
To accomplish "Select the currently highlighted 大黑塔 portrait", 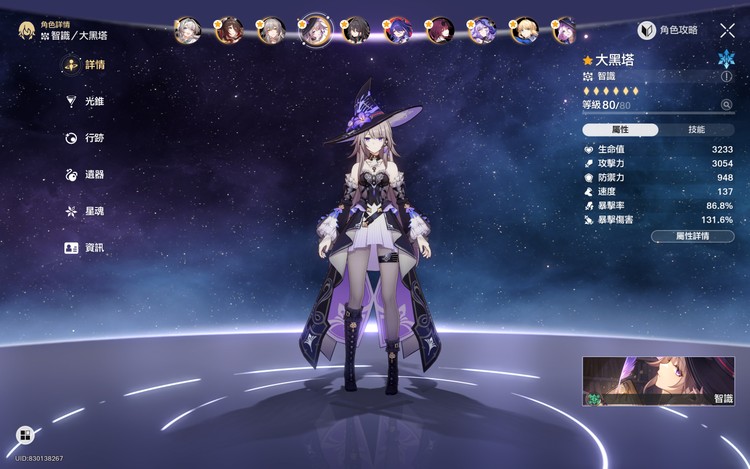I will click(315, 30).
